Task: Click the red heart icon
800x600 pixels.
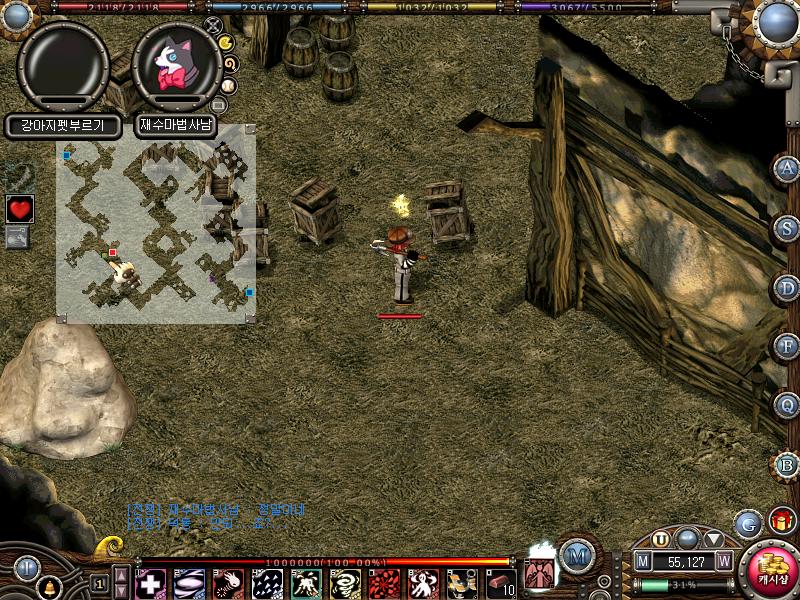Action: coord(19,209)
